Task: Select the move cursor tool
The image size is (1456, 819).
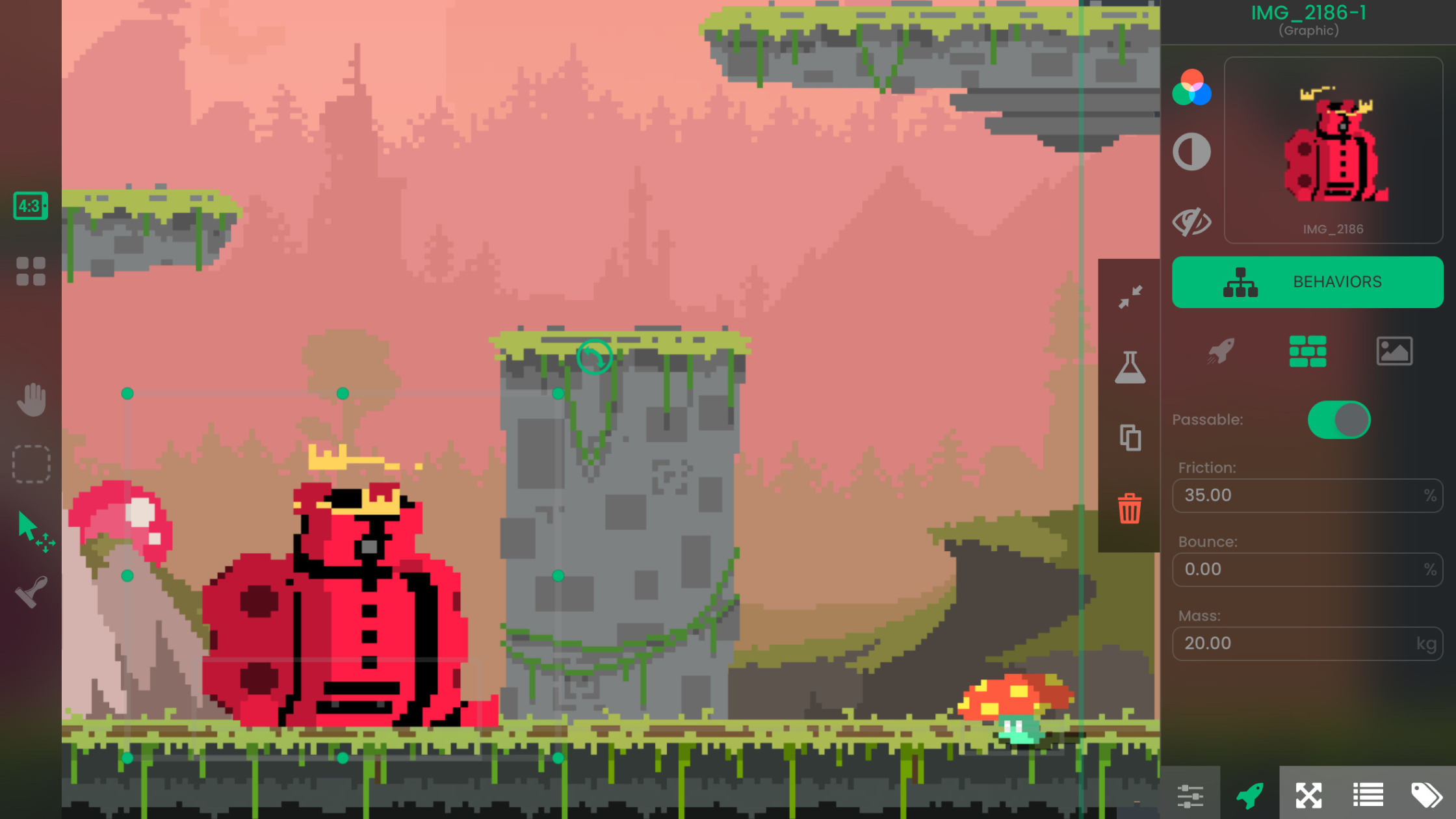Action: pyautogui.click(x=31, y=528)
